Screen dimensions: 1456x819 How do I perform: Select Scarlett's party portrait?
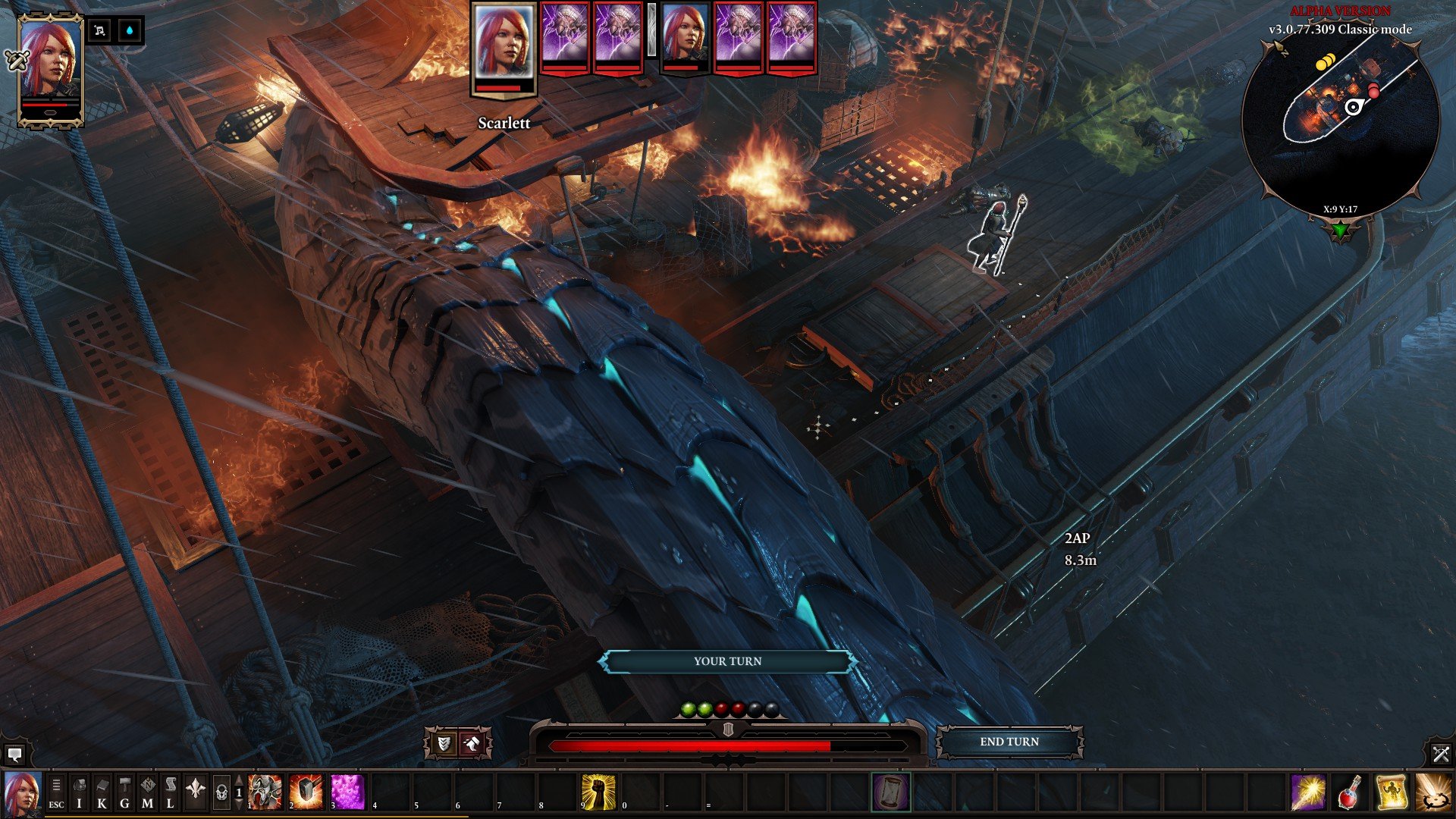[50, 68]
